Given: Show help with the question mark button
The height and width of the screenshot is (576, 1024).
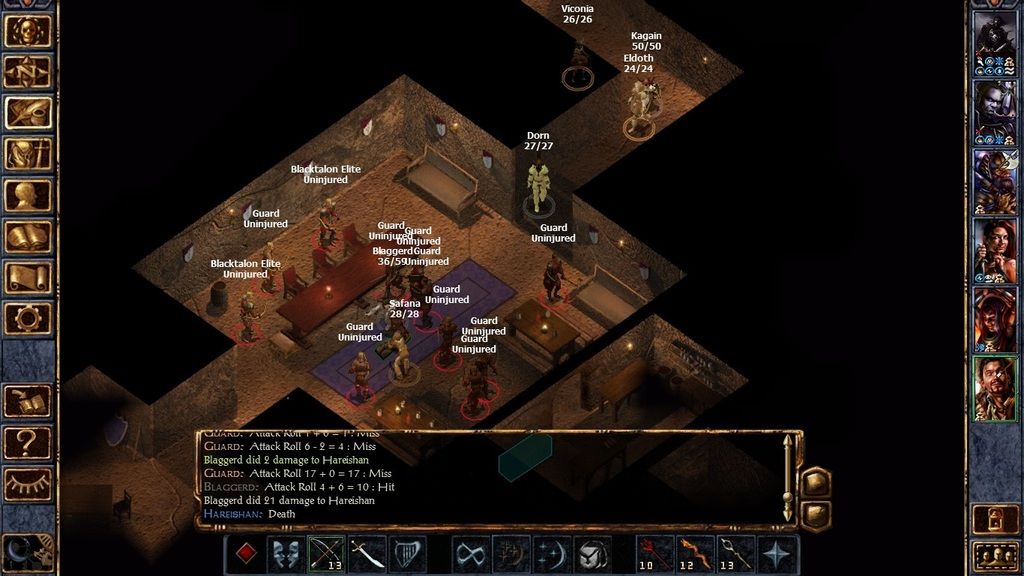Looking at the screenshot, I should [x=28, y=441].
